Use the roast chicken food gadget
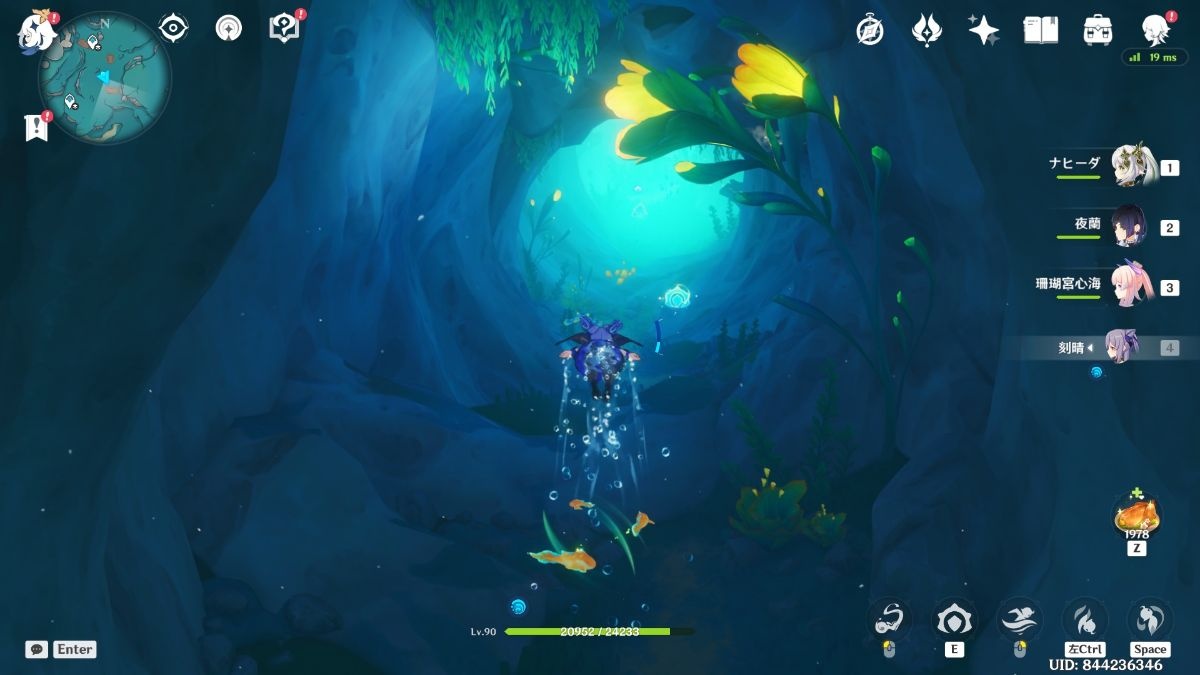The image size is (1200, 675). [1137, 516]
